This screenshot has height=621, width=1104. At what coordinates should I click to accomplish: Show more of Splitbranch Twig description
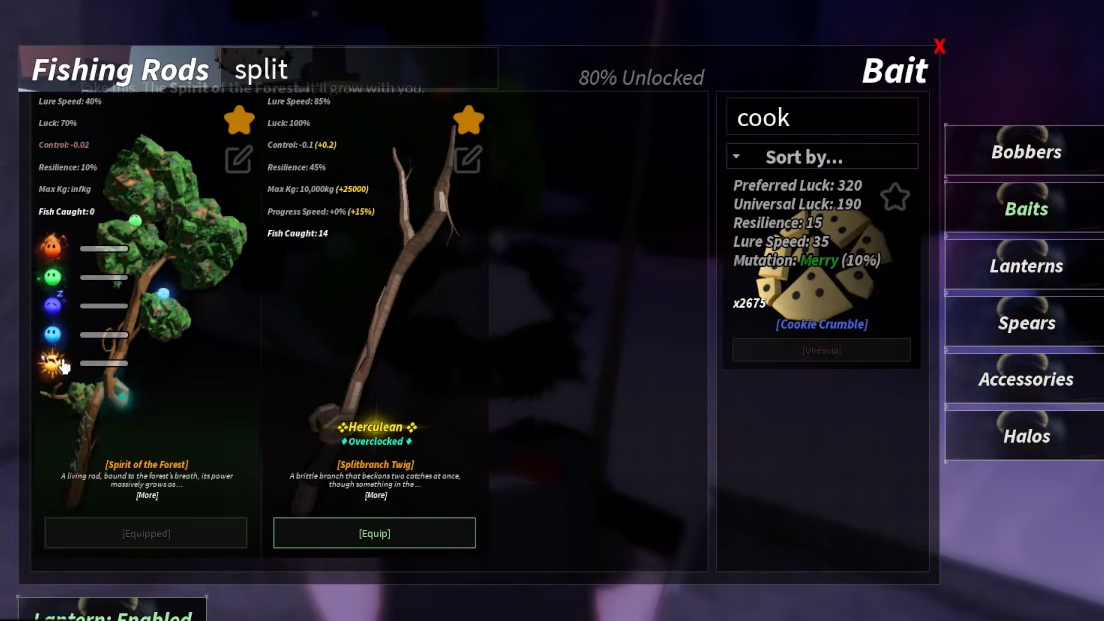pyautogui.click(x=375, y=495)
